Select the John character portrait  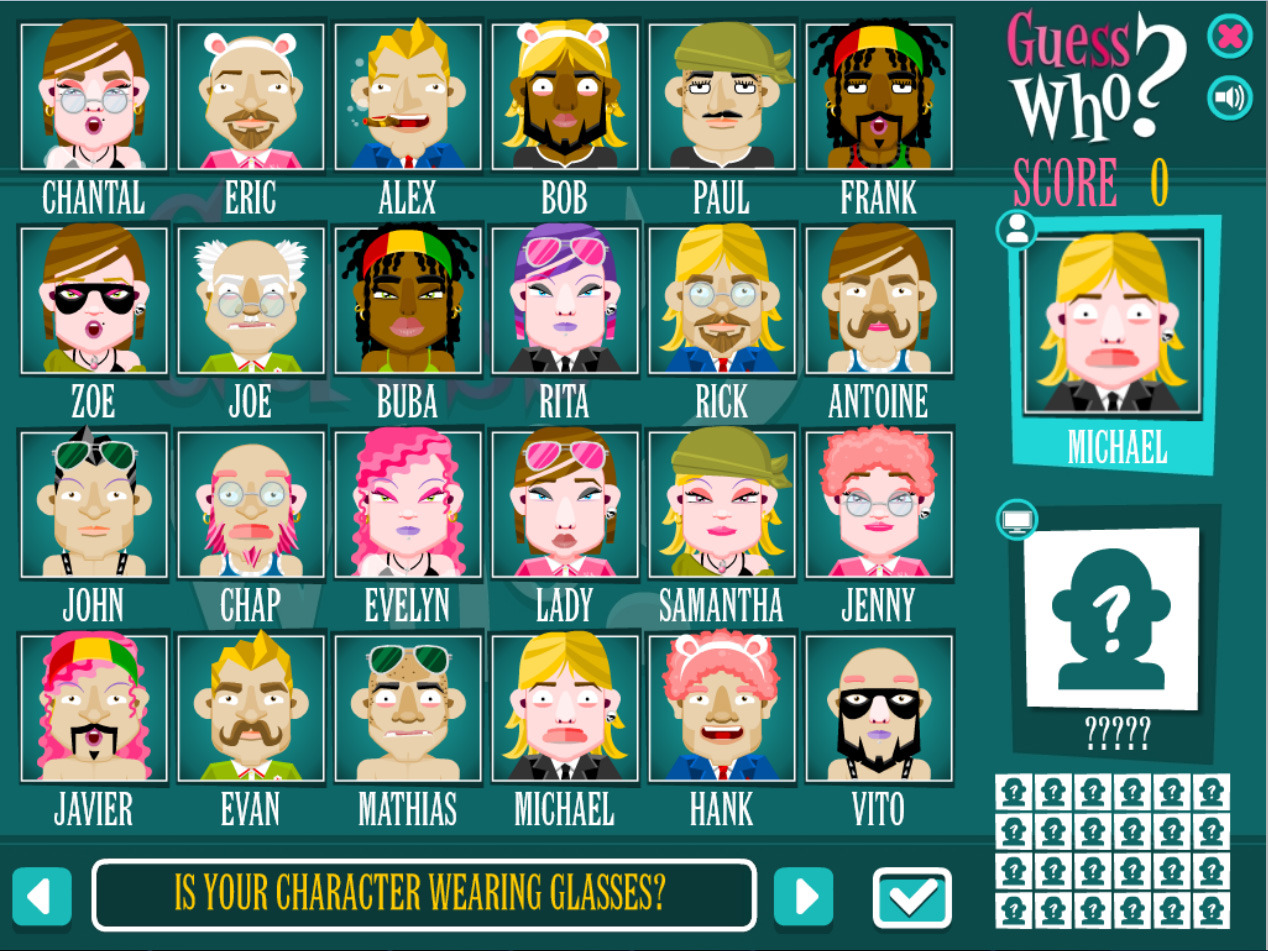[x=94, y=506]
